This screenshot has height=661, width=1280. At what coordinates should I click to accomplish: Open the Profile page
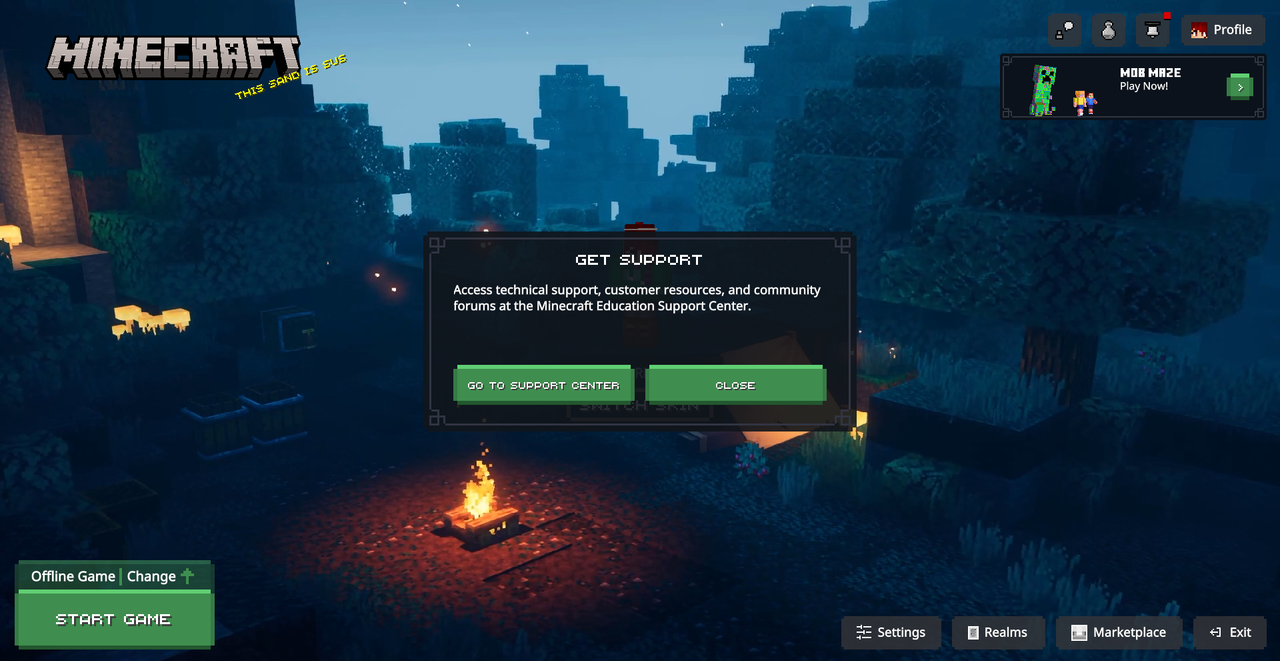pyautogui.click(x=1221, y=30)
